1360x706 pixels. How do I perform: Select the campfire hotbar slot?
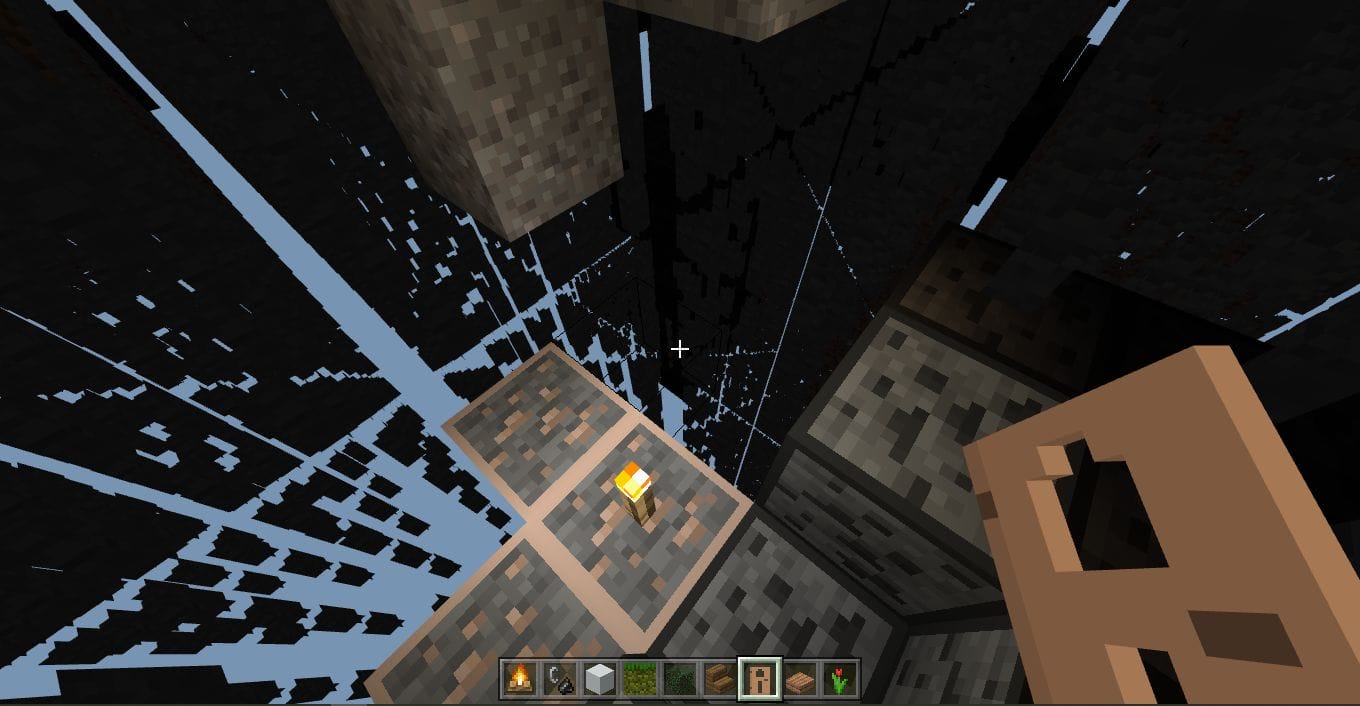click(x=518, y=678)
